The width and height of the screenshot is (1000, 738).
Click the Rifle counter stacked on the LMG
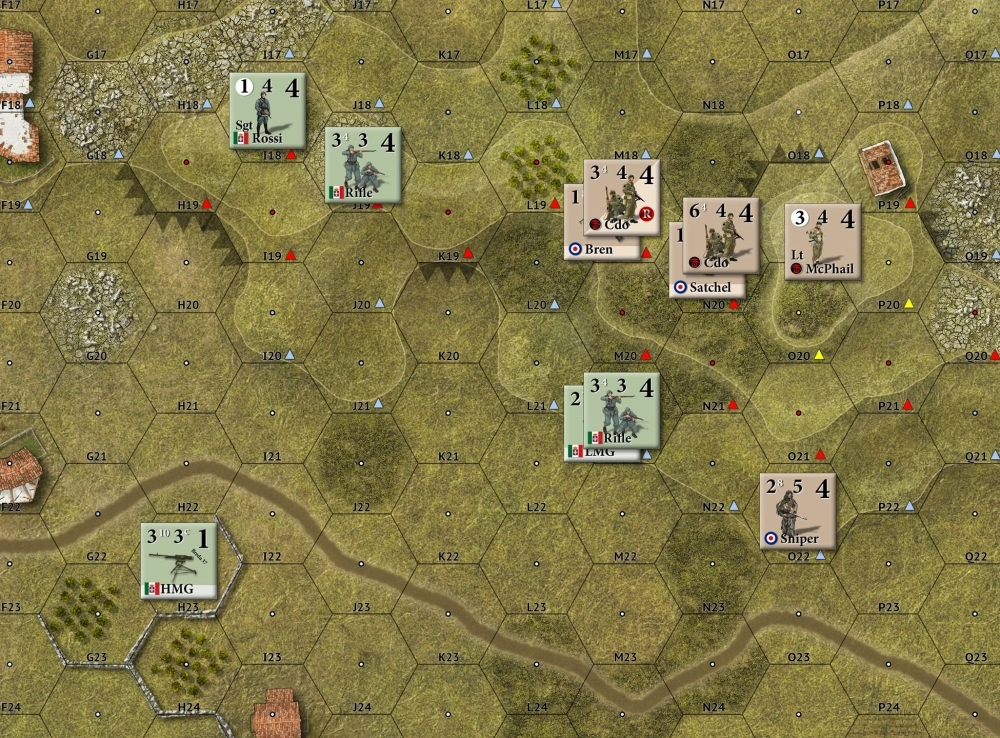tap(621, 410)
